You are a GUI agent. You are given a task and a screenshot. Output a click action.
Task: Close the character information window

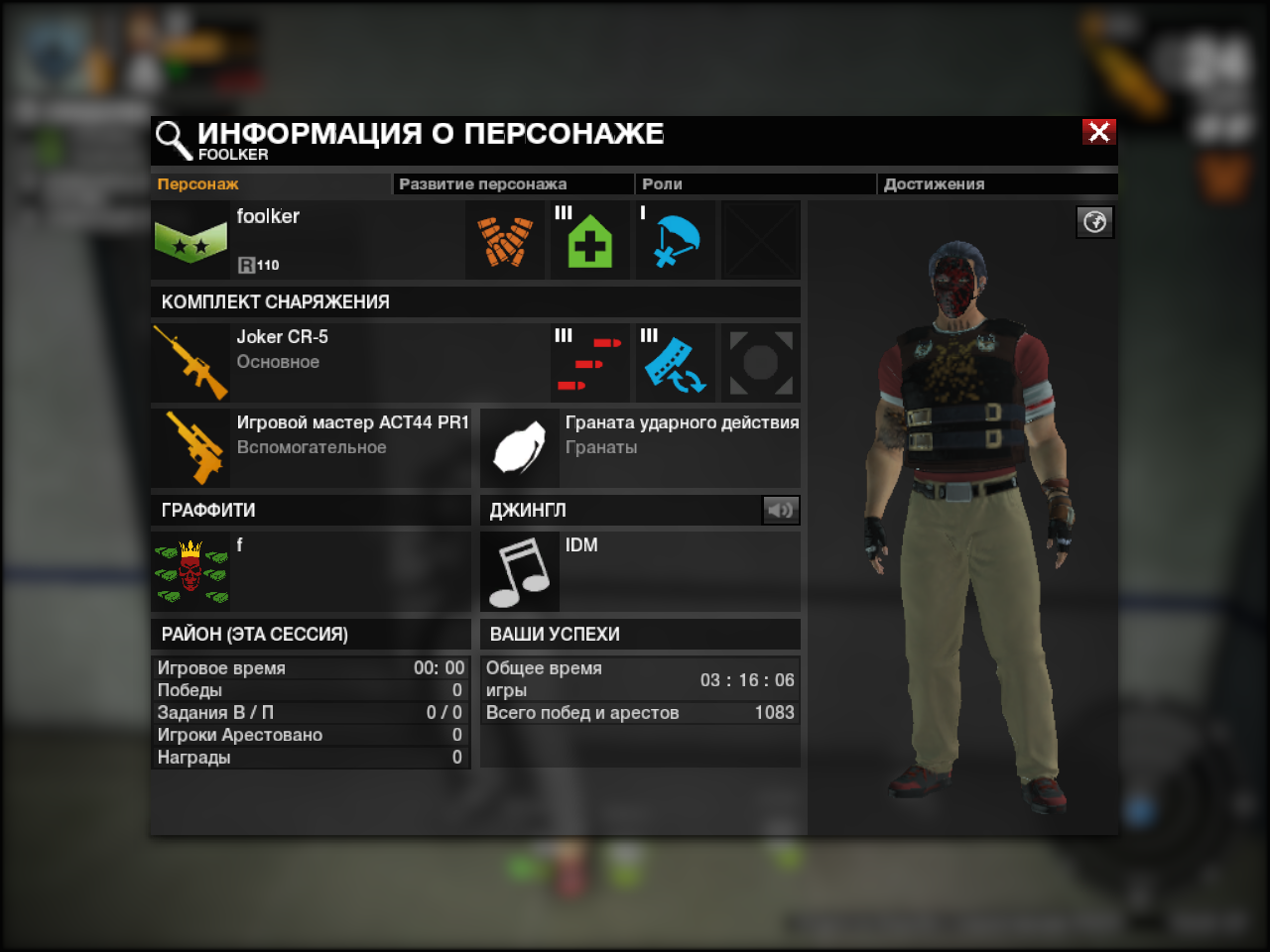(1098, 132)
